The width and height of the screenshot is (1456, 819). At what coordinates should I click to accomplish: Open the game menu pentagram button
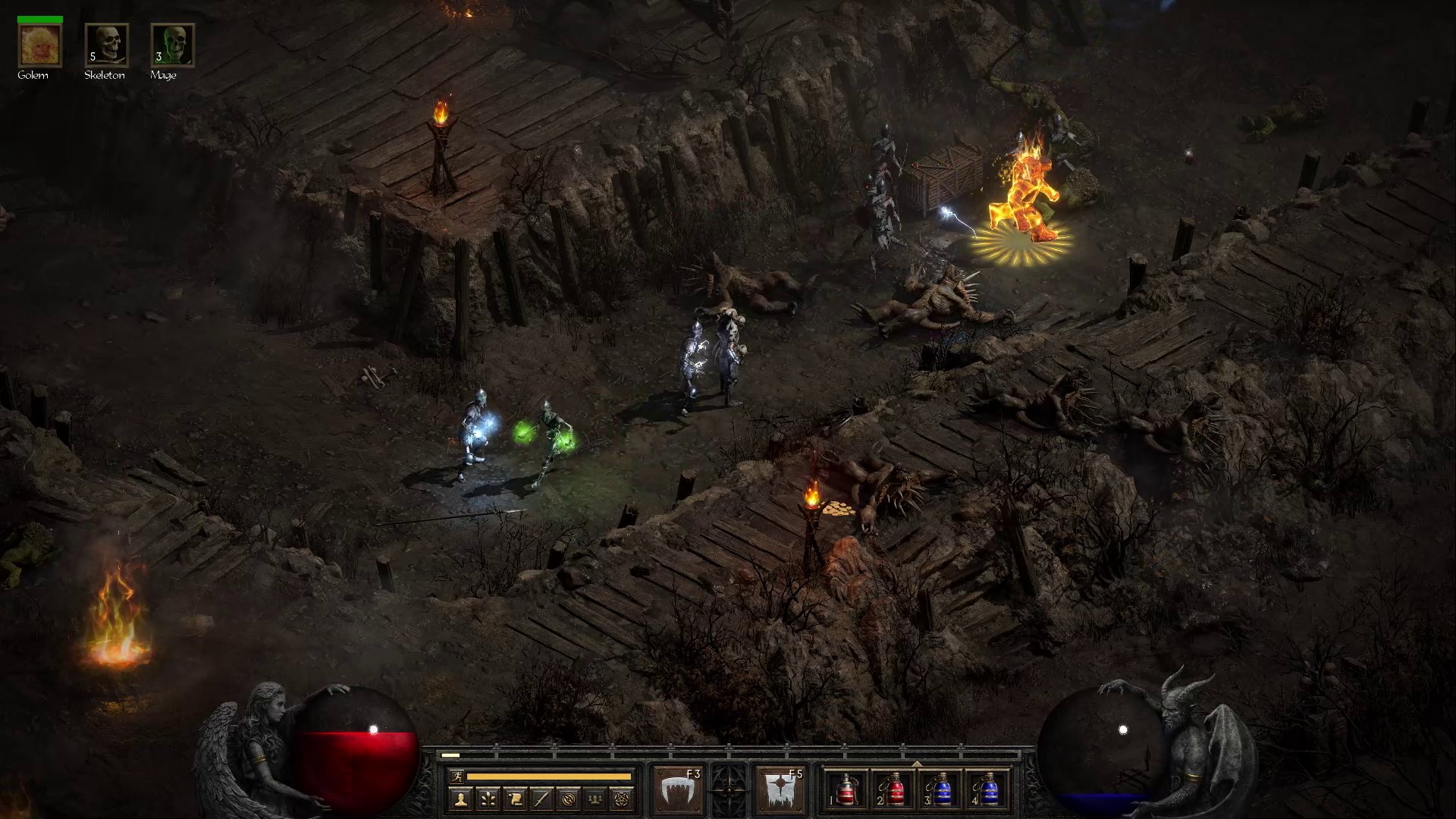(623, 799)
